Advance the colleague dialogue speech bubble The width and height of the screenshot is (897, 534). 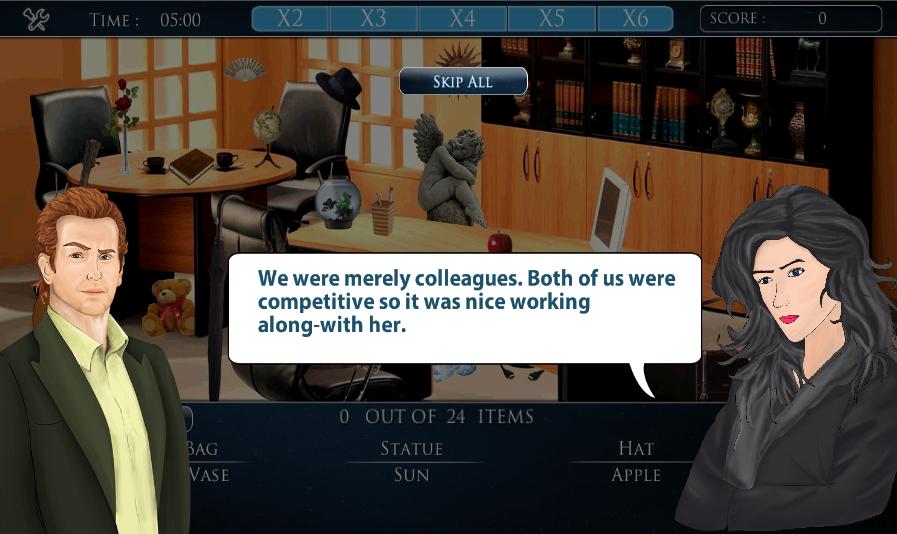point(465,307)
